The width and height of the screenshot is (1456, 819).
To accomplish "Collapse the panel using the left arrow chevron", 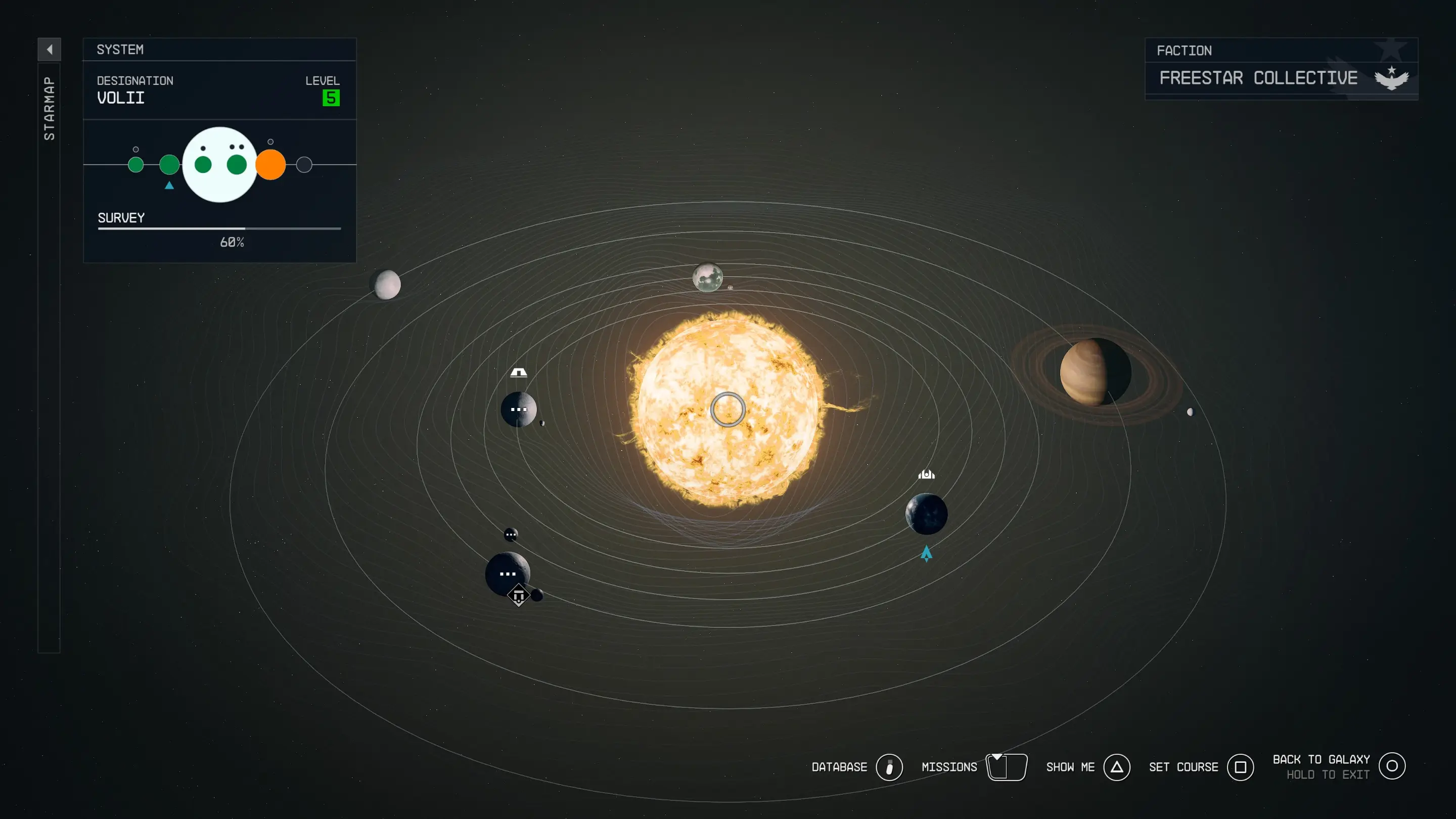I will pos(51,50).
